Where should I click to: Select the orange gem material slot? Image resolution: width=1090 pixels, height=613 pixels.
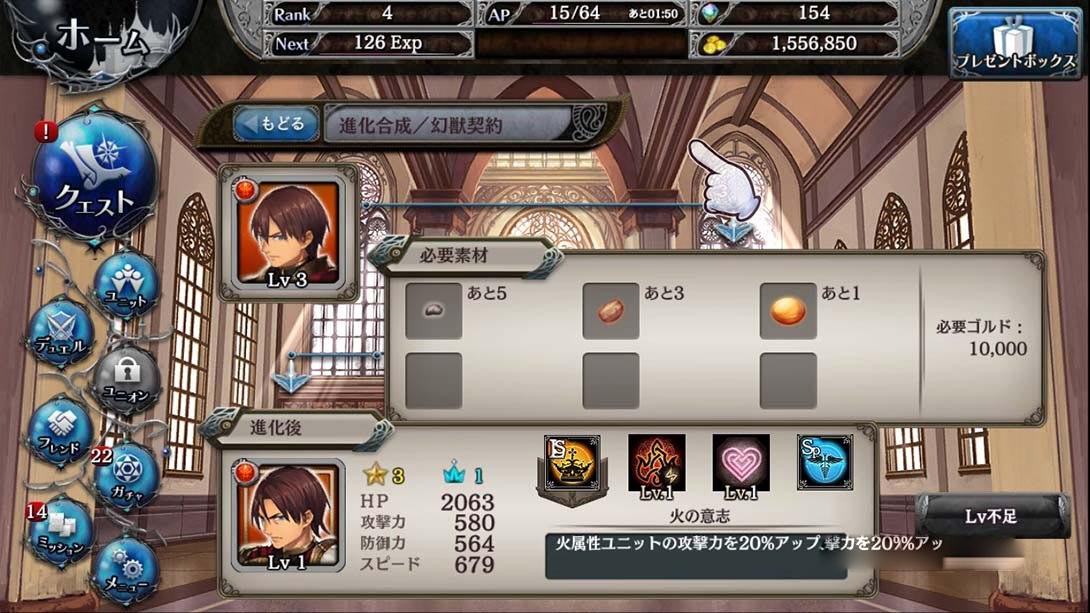pos(788,311)
